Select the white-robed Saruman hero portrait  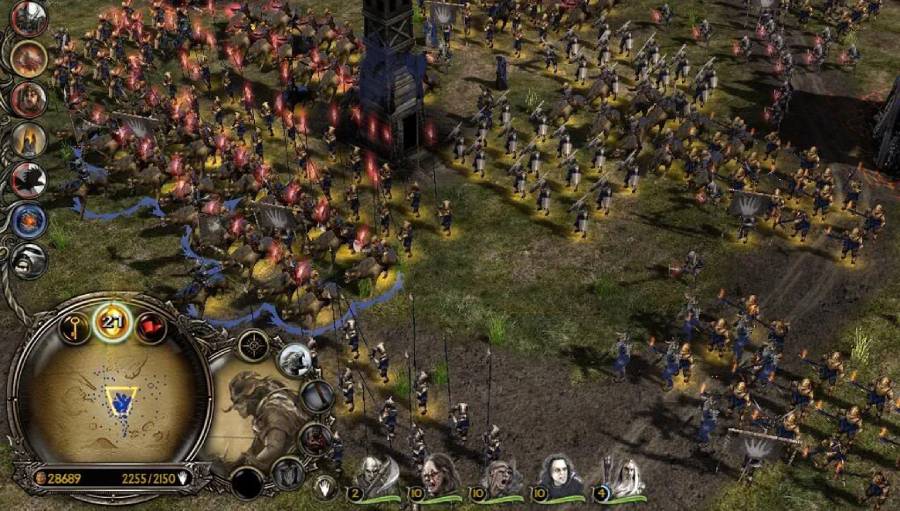tap(627, 477)
